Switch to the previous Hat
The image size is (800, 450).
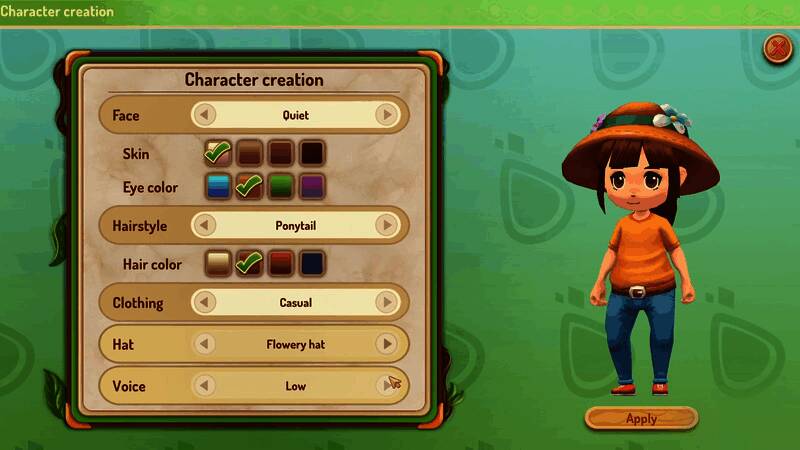(204, 344)
